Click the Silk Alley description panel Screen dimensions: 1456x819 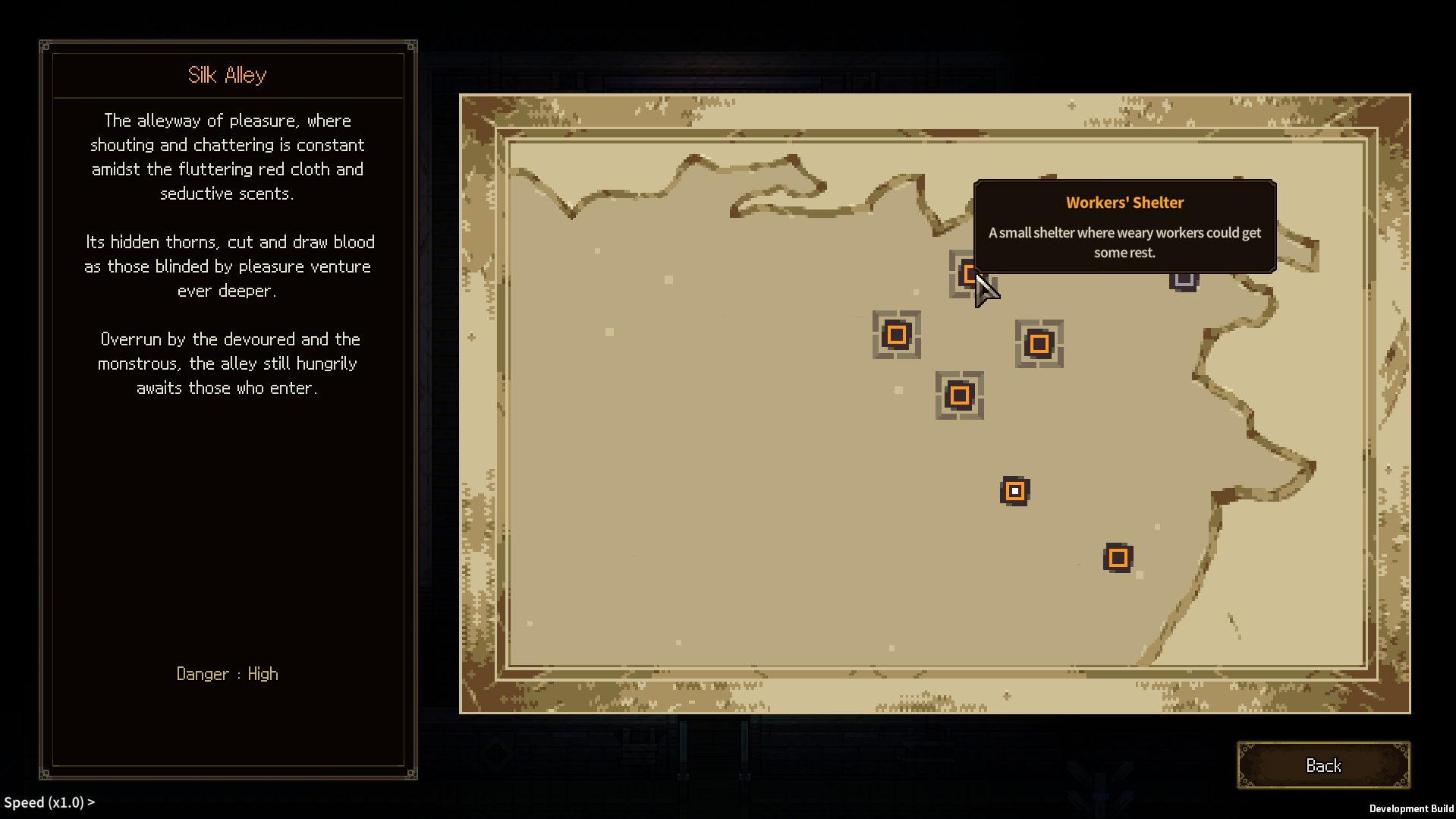pos(227,254)
